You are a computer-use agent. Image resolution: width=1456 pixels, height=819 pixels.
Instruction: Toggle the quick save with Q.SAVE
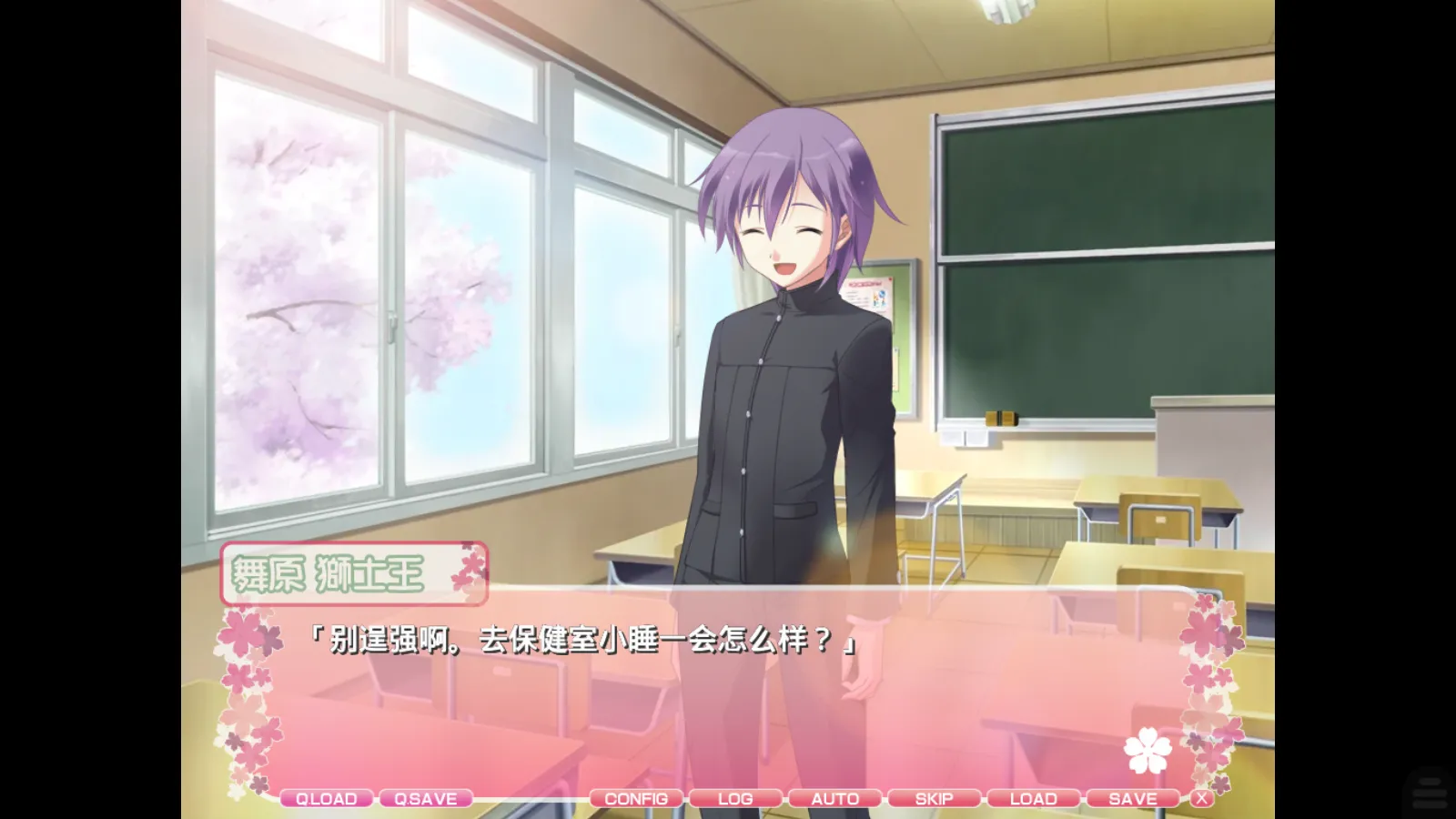424,798
